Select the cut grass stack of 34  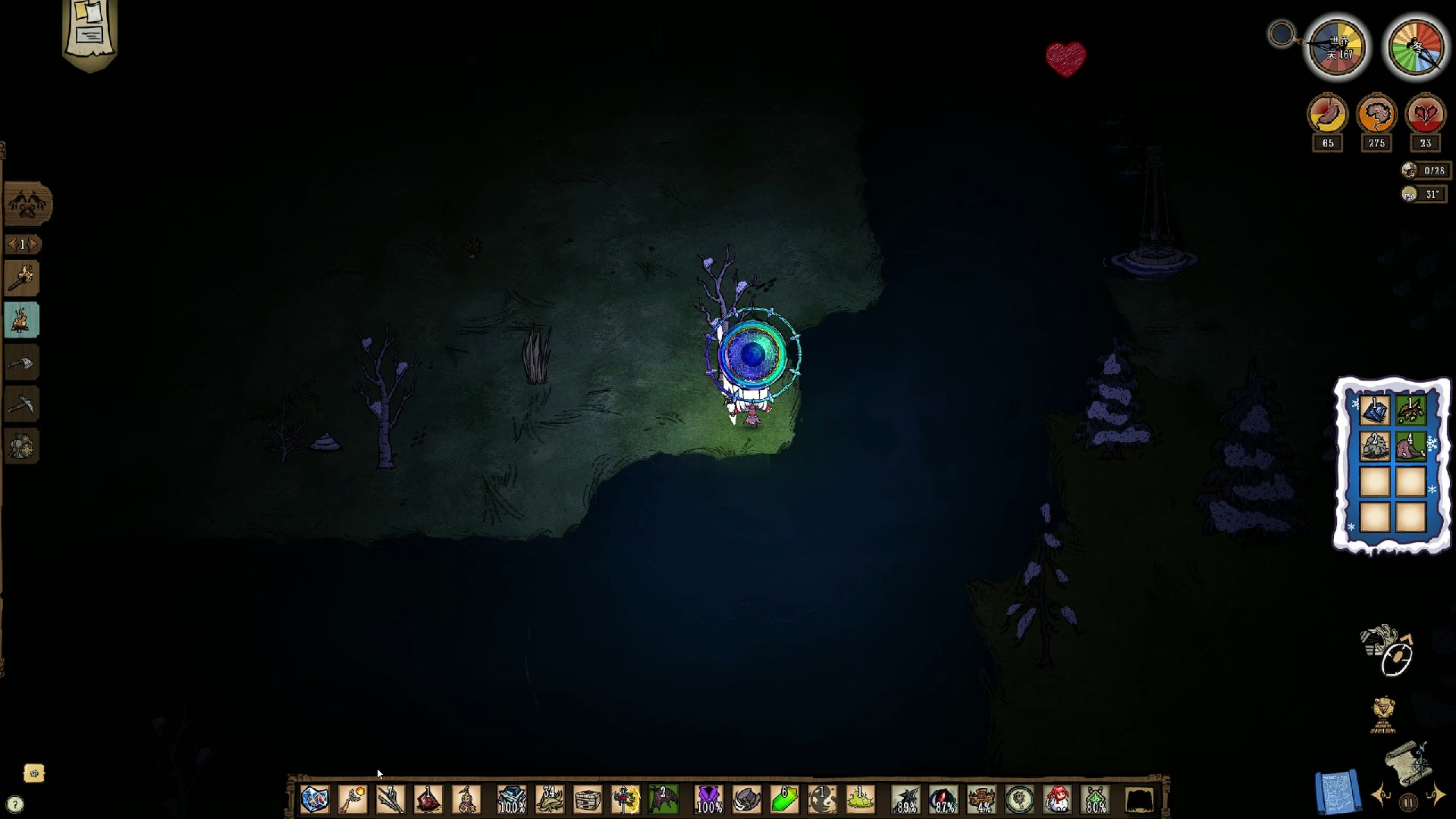[550, 799]
